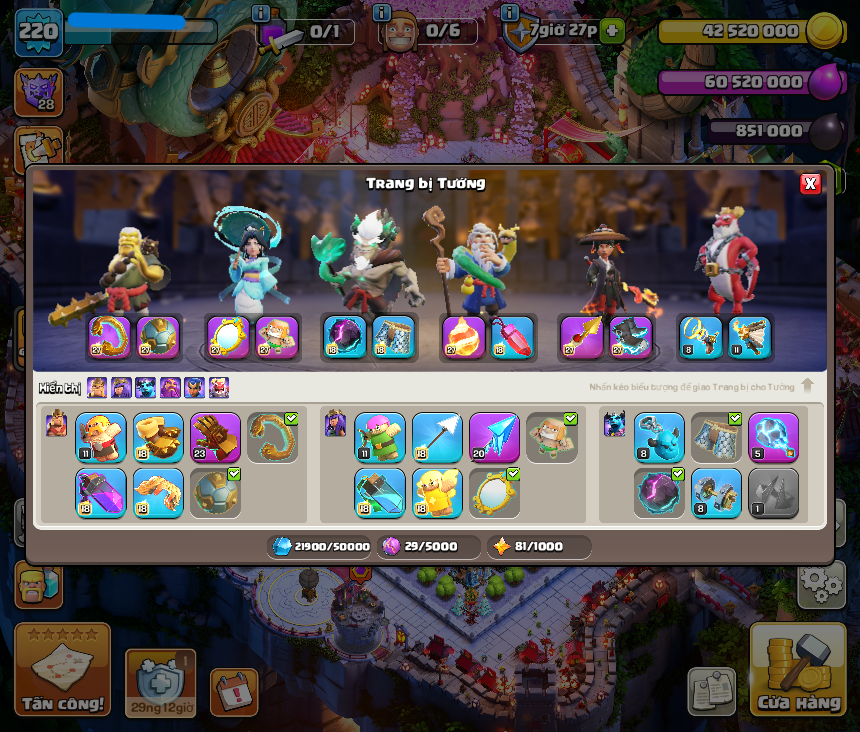The image size is (860, 732).
Task: Add shield time with the plus button
Action: (x=613, y=31)
